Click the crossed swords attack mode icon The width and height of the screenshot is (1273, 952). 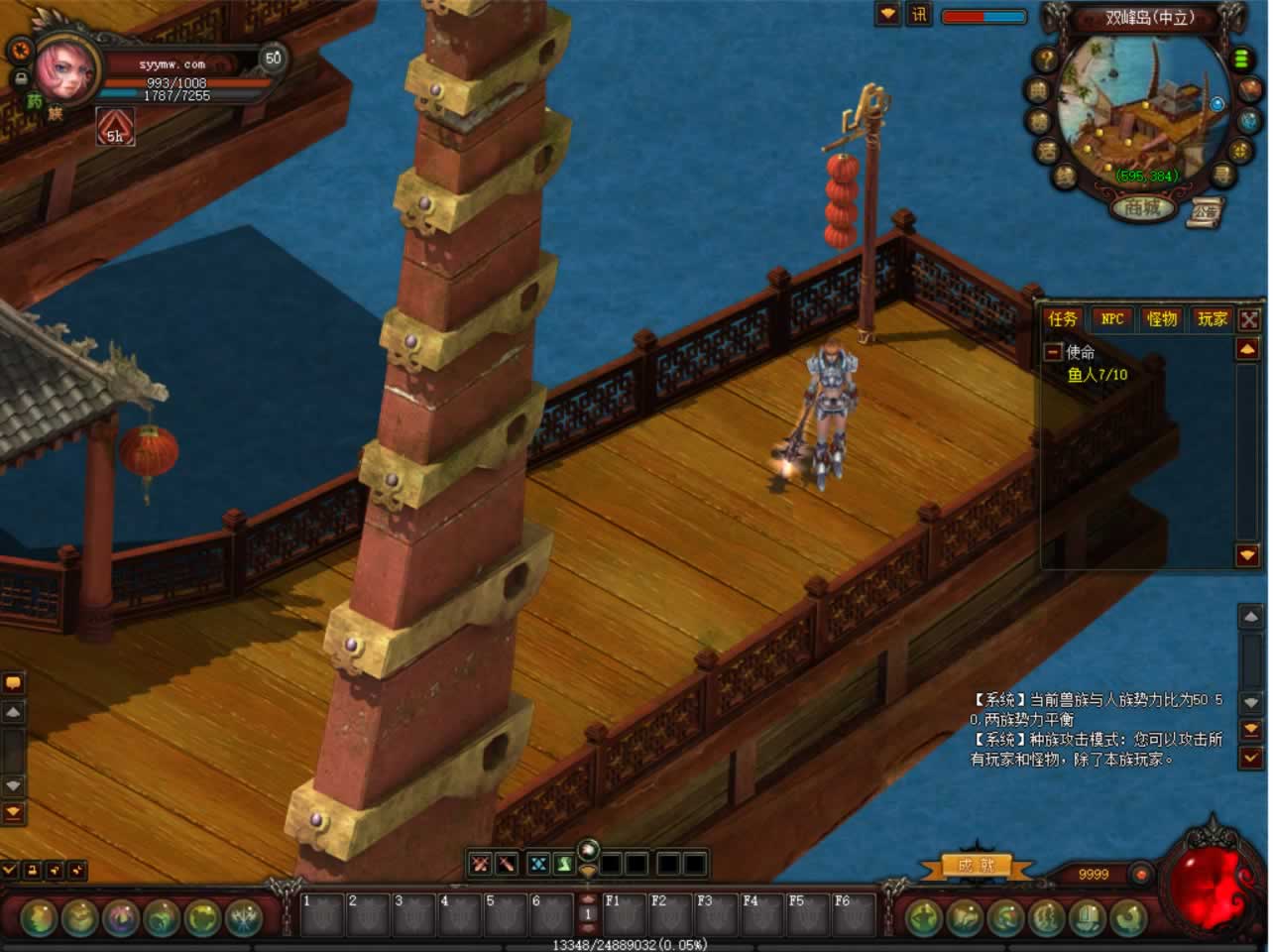(481, 864)
